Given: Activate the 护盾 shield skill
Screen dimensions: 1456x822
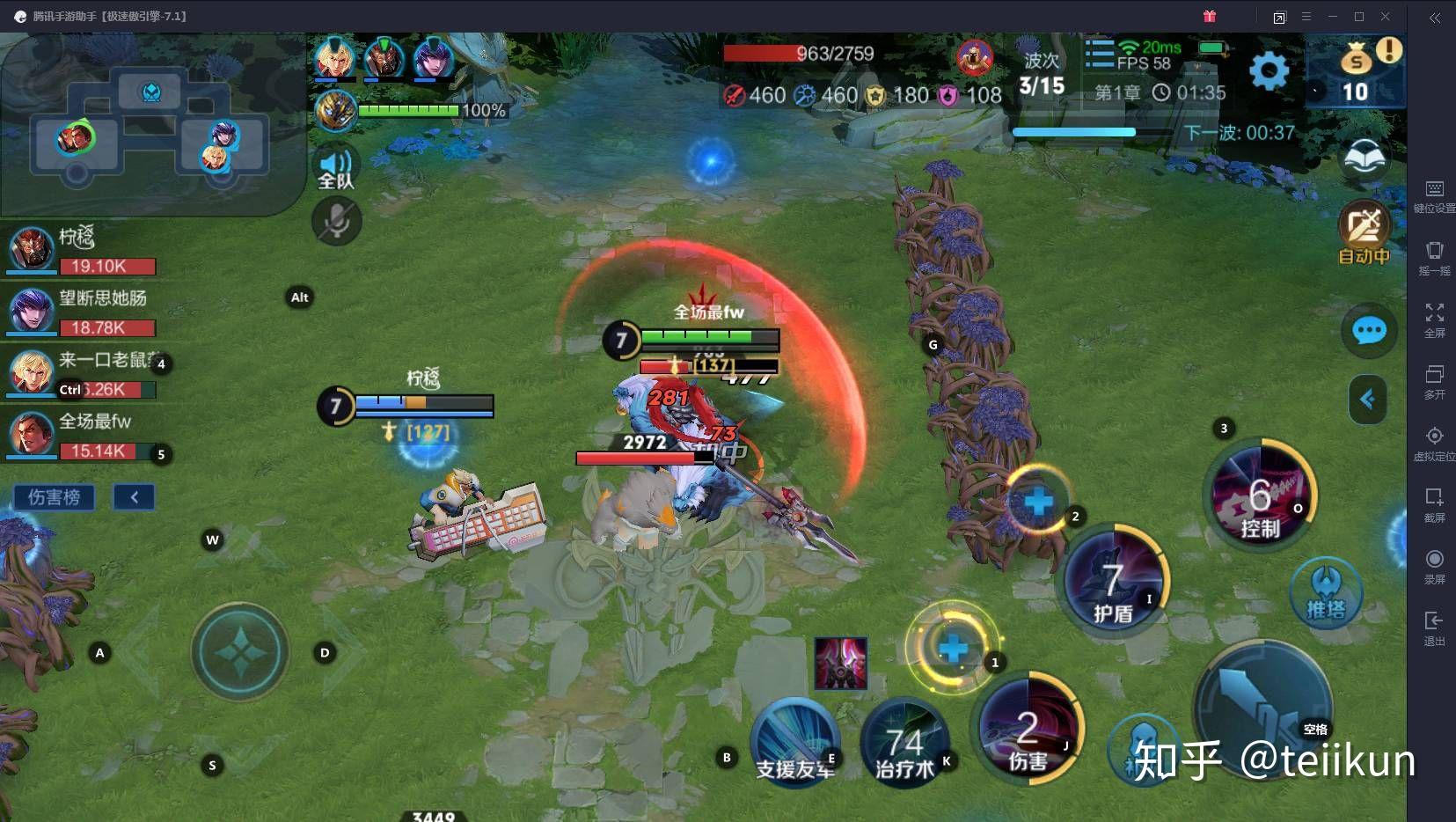Looking at the screenshot, I should pos(1114,583).
